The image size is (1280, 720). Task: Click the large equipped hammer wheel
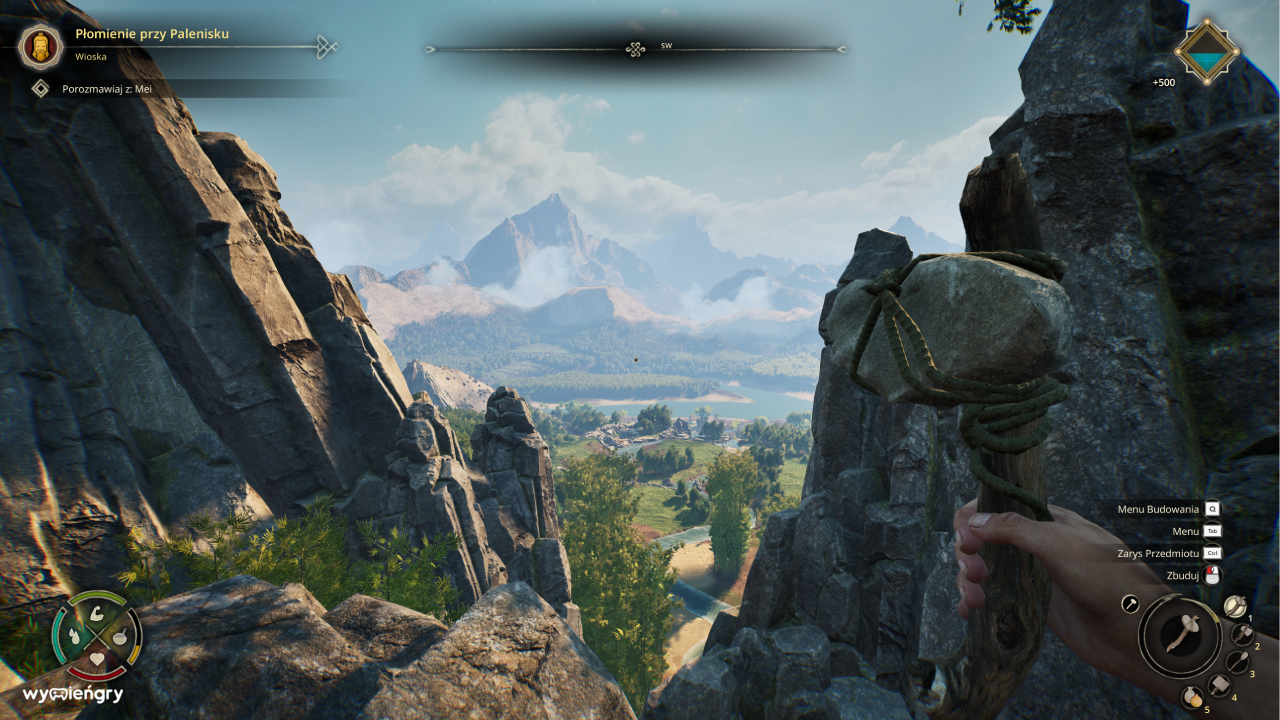click(1179, 636)
